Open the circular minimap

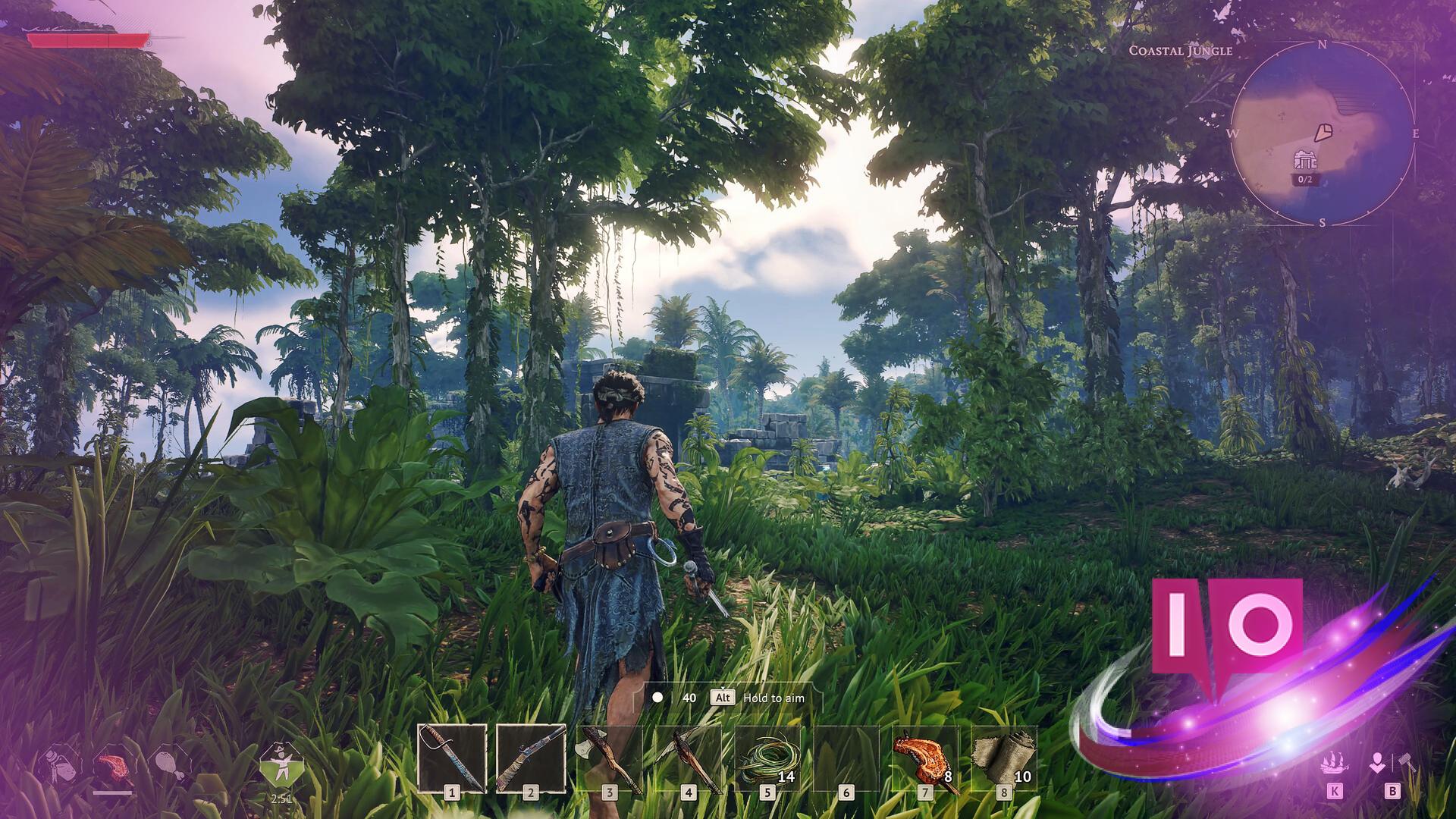1322,133
